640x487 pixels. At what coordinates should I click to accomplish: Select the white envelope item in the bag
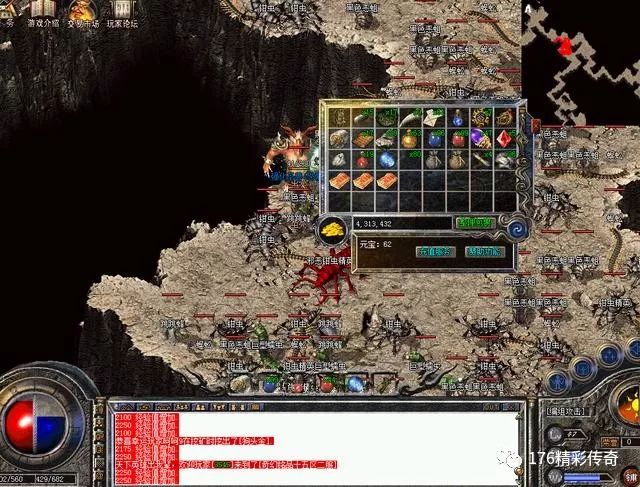[x=433, y=117]
